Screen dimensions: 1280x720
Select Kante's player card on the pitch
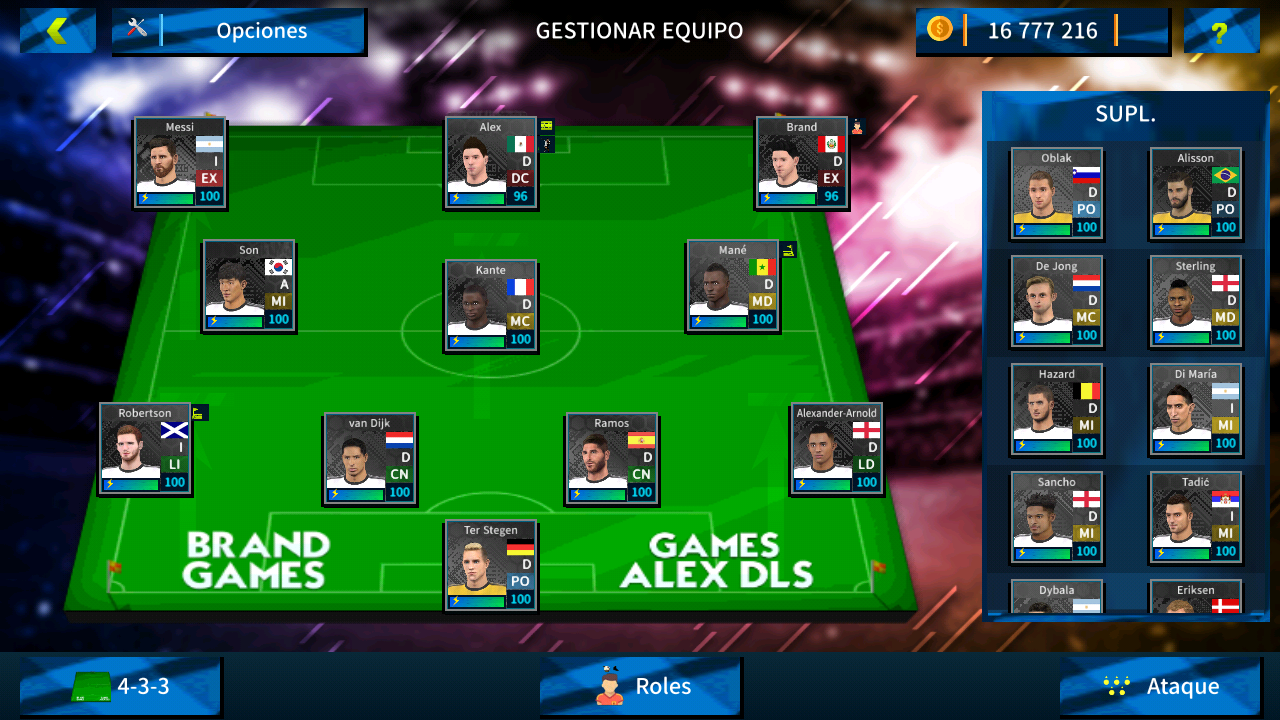490,305
